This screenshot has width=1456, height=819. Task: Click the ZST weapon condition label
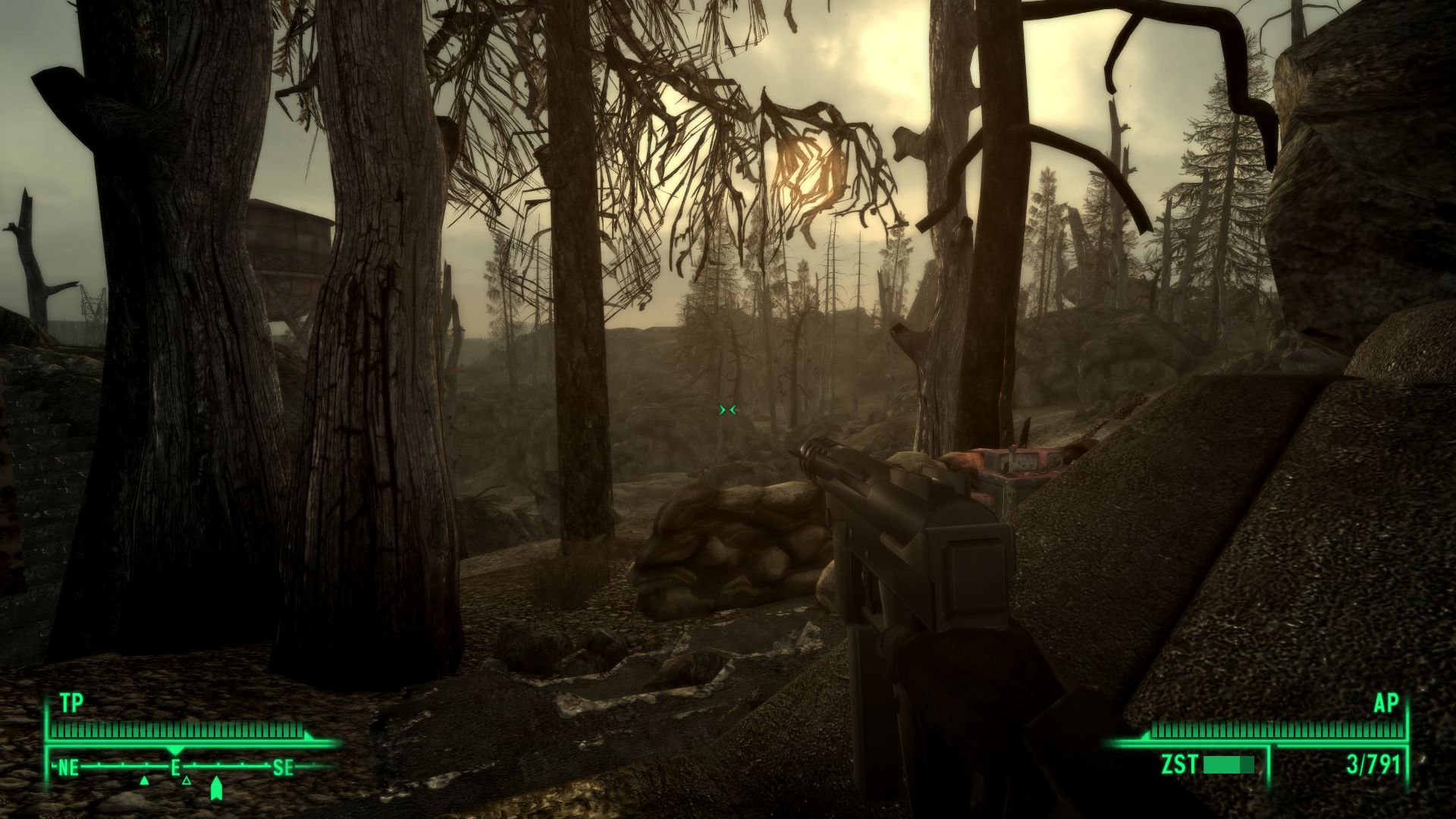(x=1179, y=763)
